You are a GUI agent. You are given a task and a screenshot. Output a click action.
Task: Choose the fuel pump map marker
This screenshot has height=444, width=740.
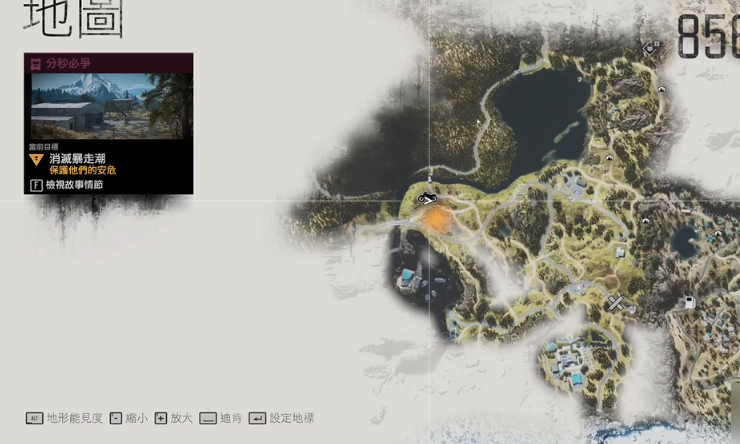click(x=688, y=302)
